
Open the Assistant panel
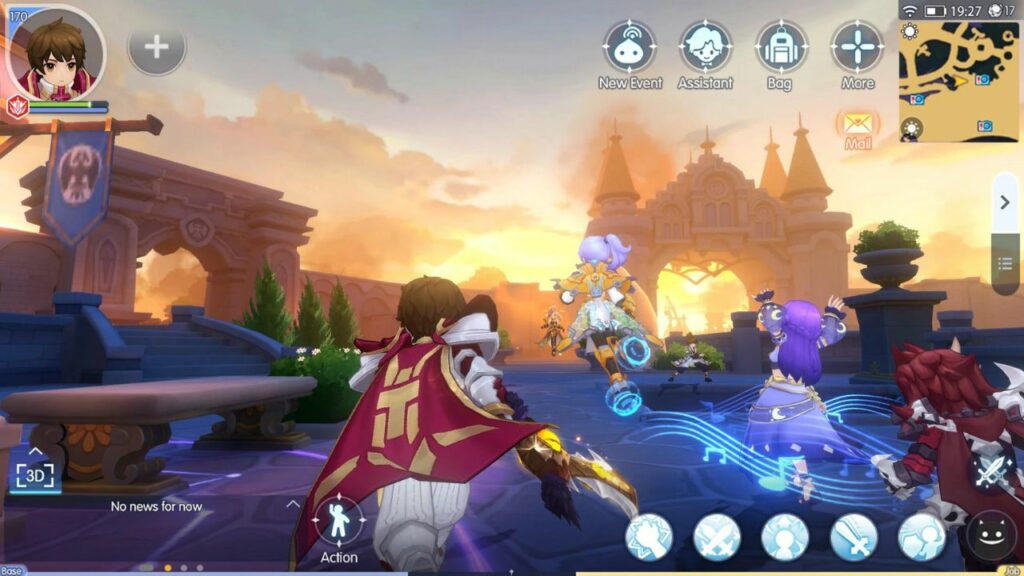pyautogui.click(x=705, y=46)
